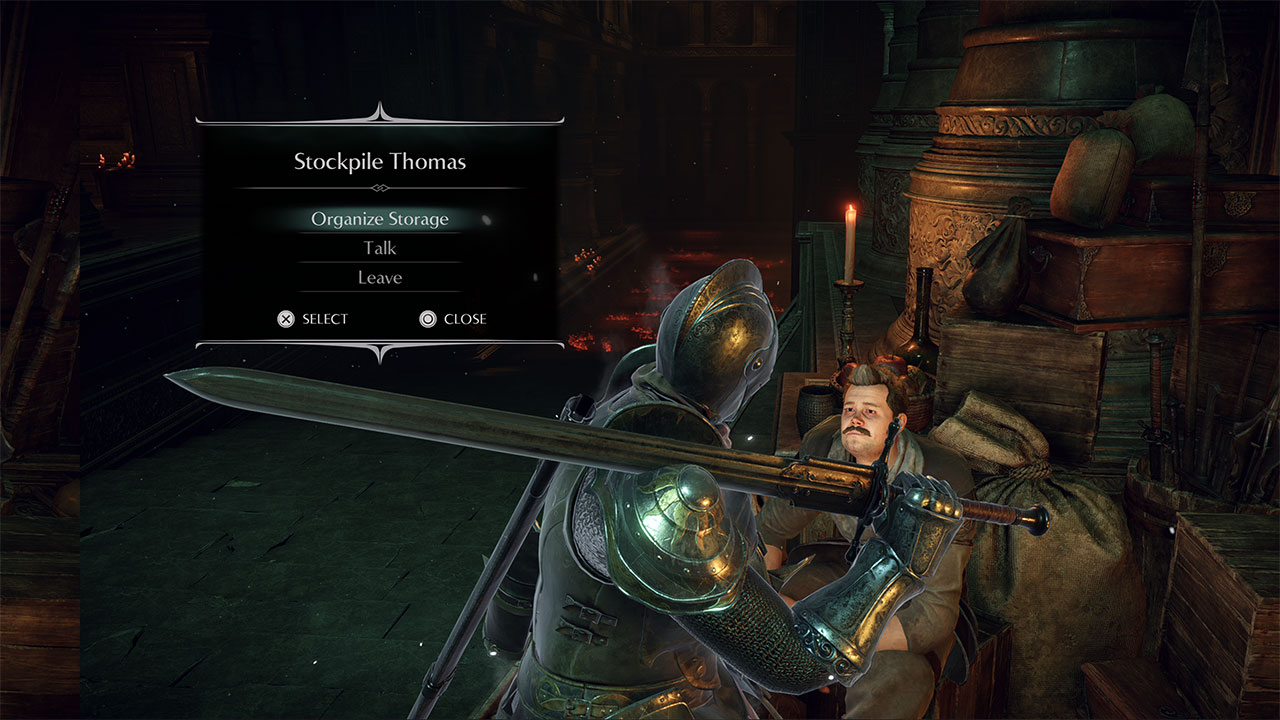Viewport: 1280px width, 720px height.
Task: Click the highlighted Organize Storage entry
Action: [379, 218]
